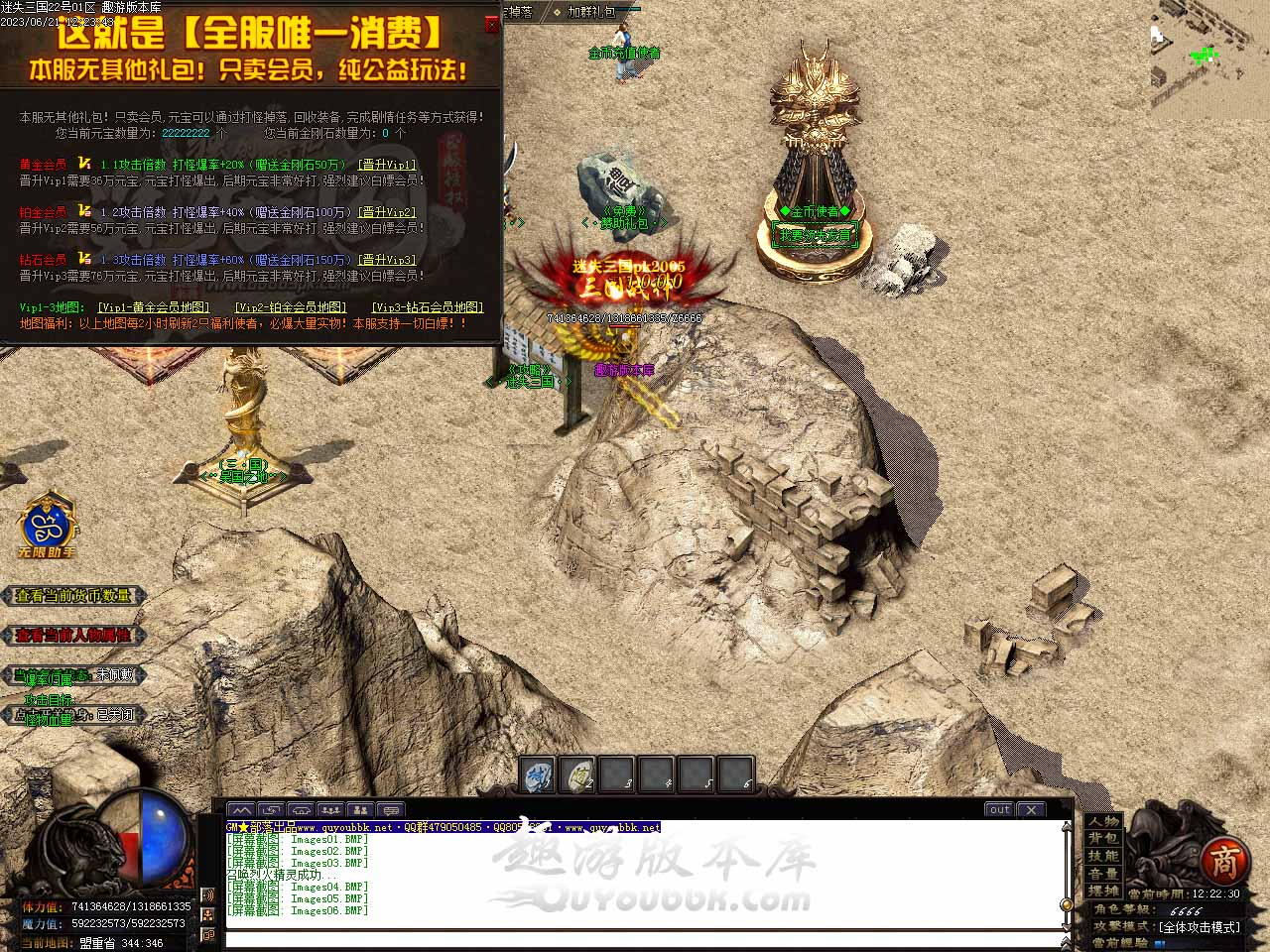This screenshot has width=1270, height=952.
Task: Open the 人物 character menu
Action: pos(1103,822)
